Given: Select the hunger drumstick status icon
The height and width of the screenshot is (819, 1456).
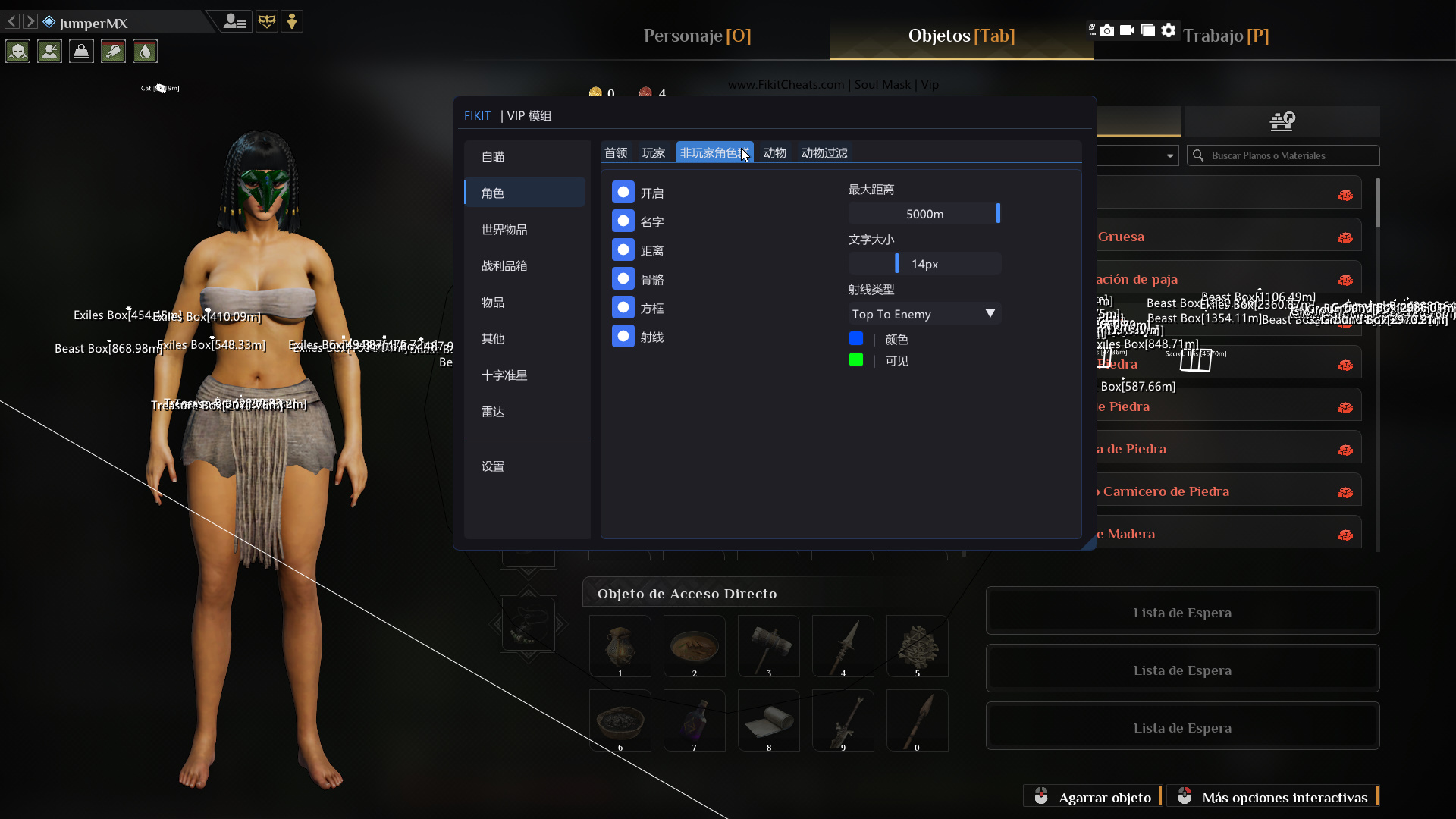Looking at the screenshot, I should click(x=112, y=52).
